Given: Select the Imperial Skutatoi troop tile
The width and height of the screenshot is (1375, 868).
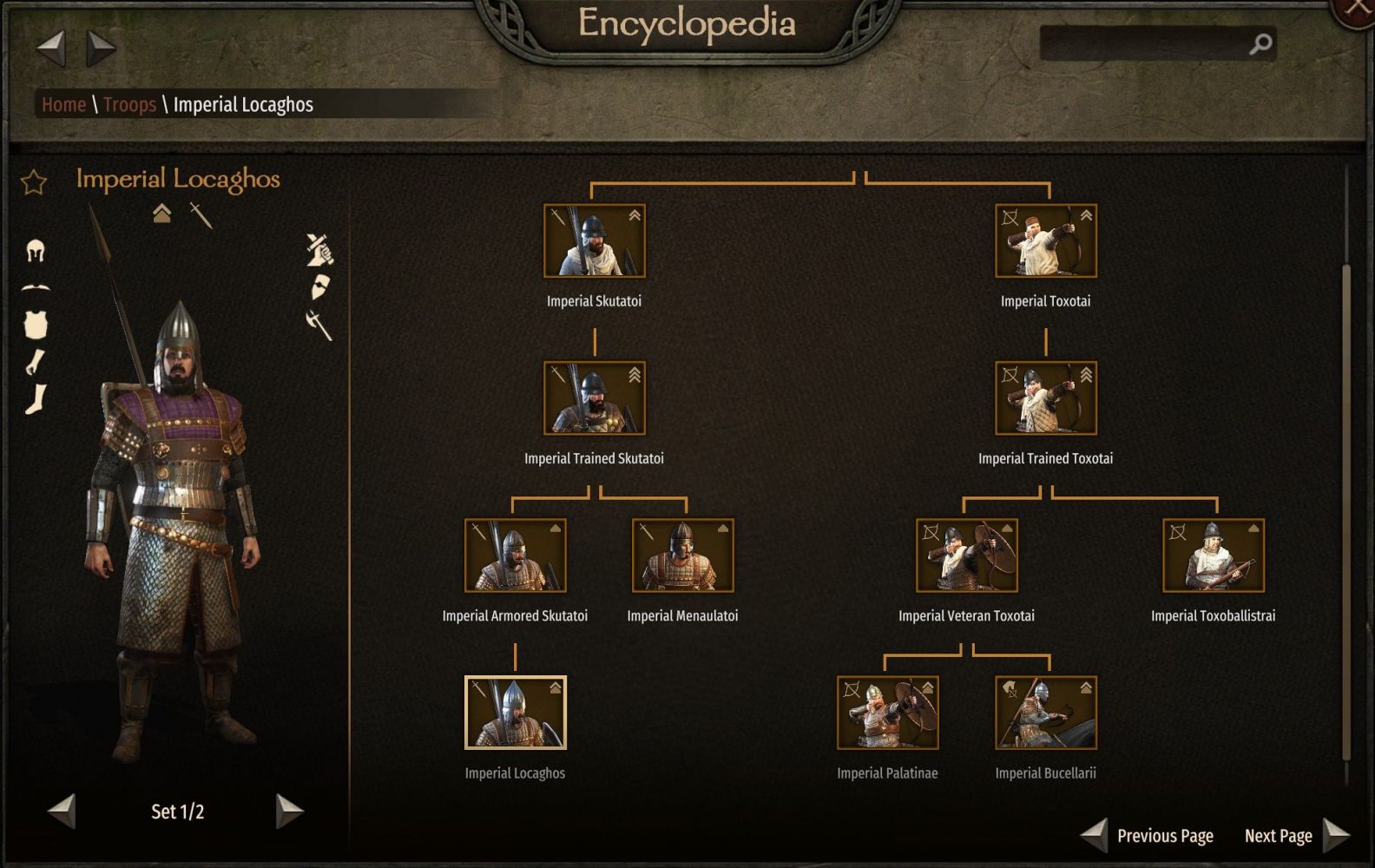Looking at the screenshot, I should click(x=595, y=241).
